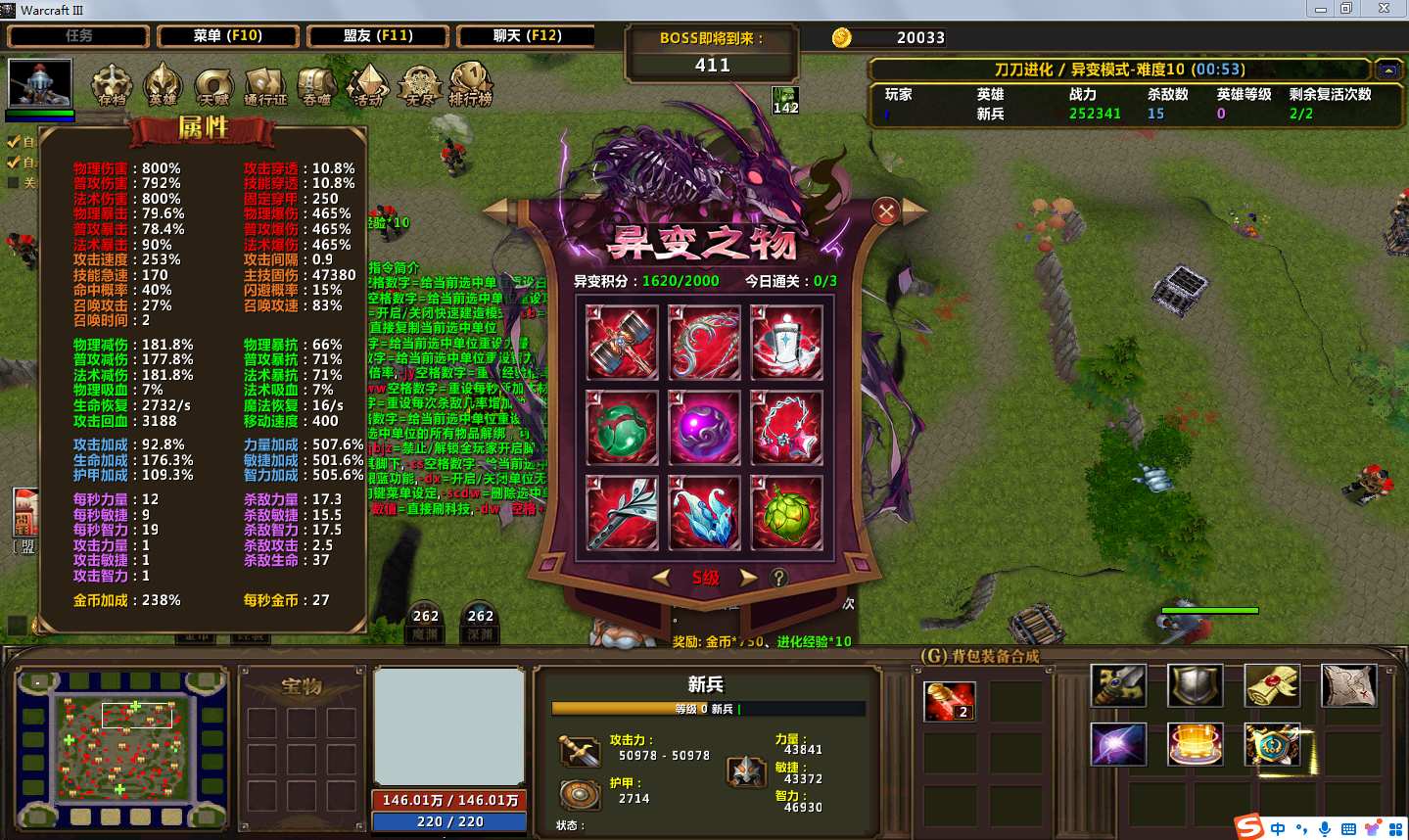Close the 异变之物 panel
1409x840 pixels.
pos(886,211)
